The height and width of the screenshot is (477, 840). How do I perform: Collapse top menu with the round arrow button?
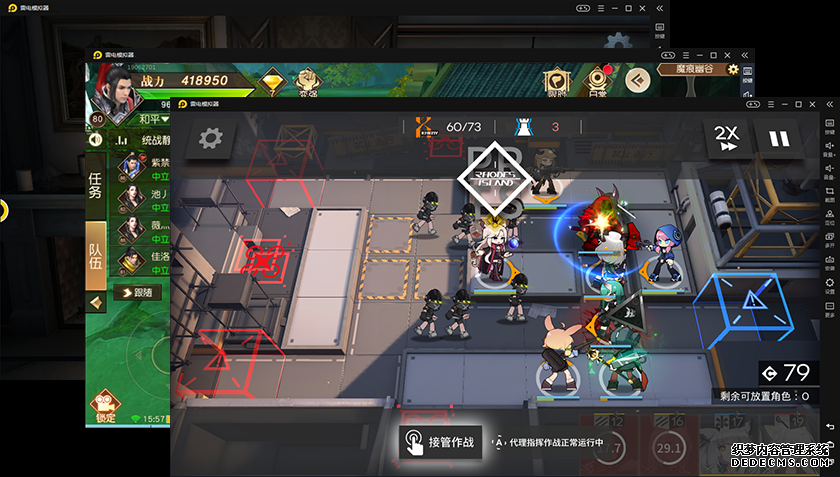[x=637, y=80]
